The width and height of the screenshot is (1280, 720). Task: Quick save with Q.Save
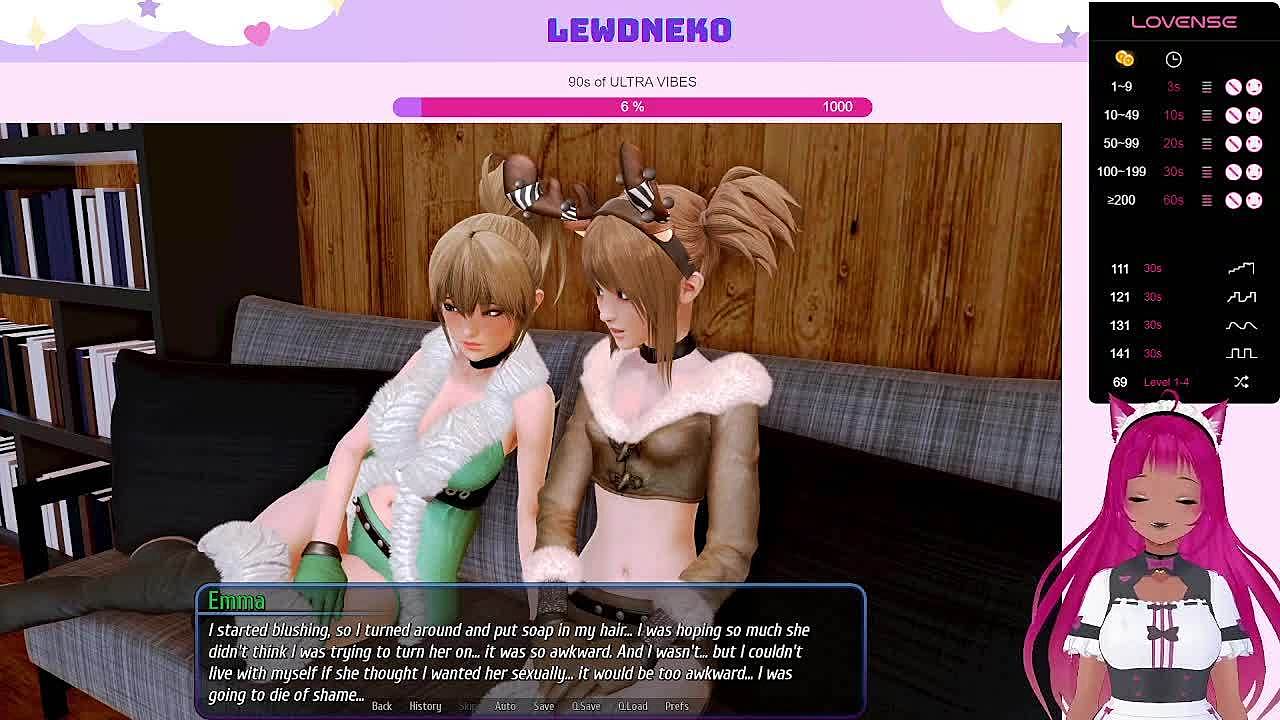point(586,706)
